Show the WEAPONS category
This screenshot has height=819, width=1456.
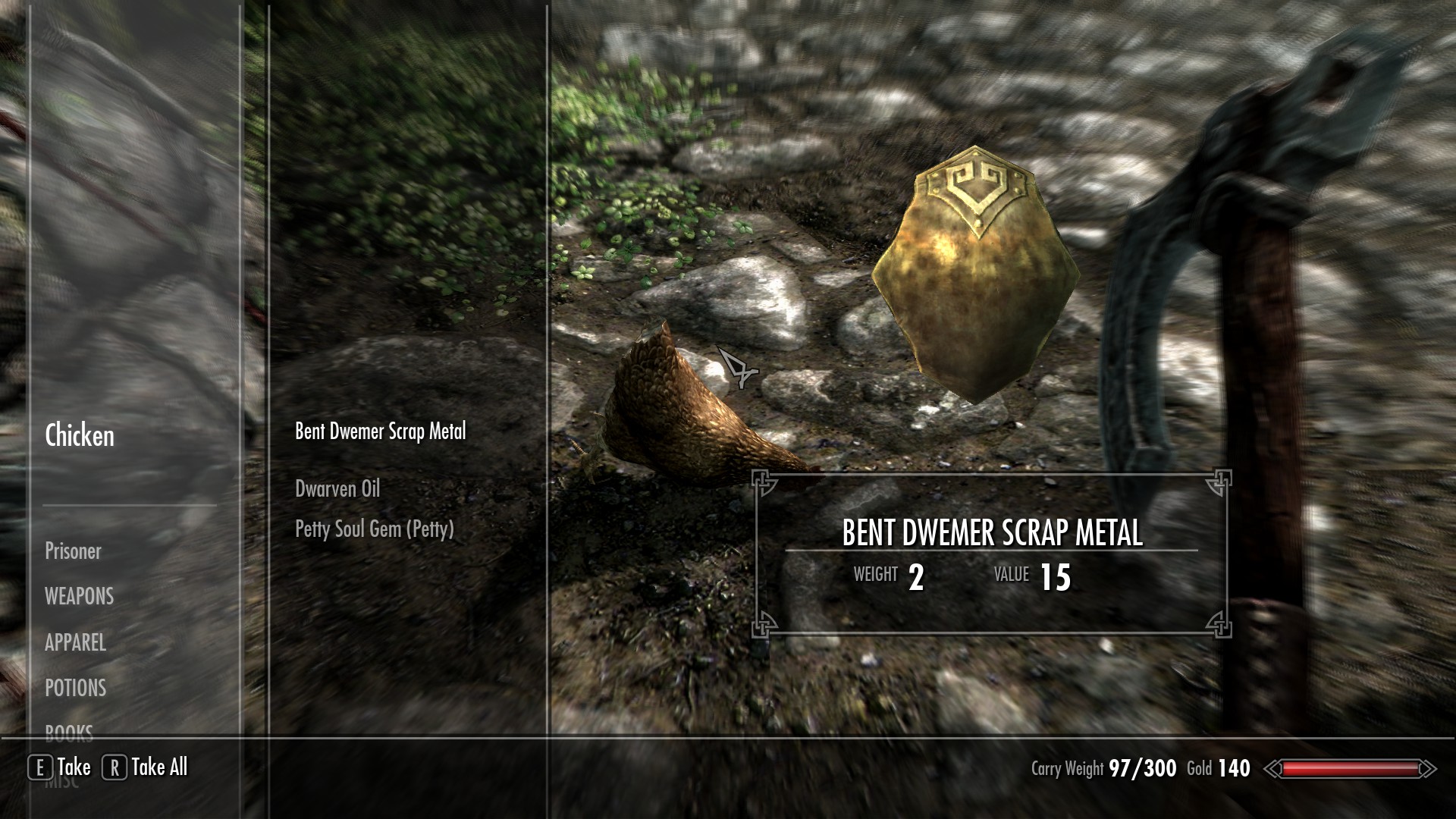(x=79, y=597)
